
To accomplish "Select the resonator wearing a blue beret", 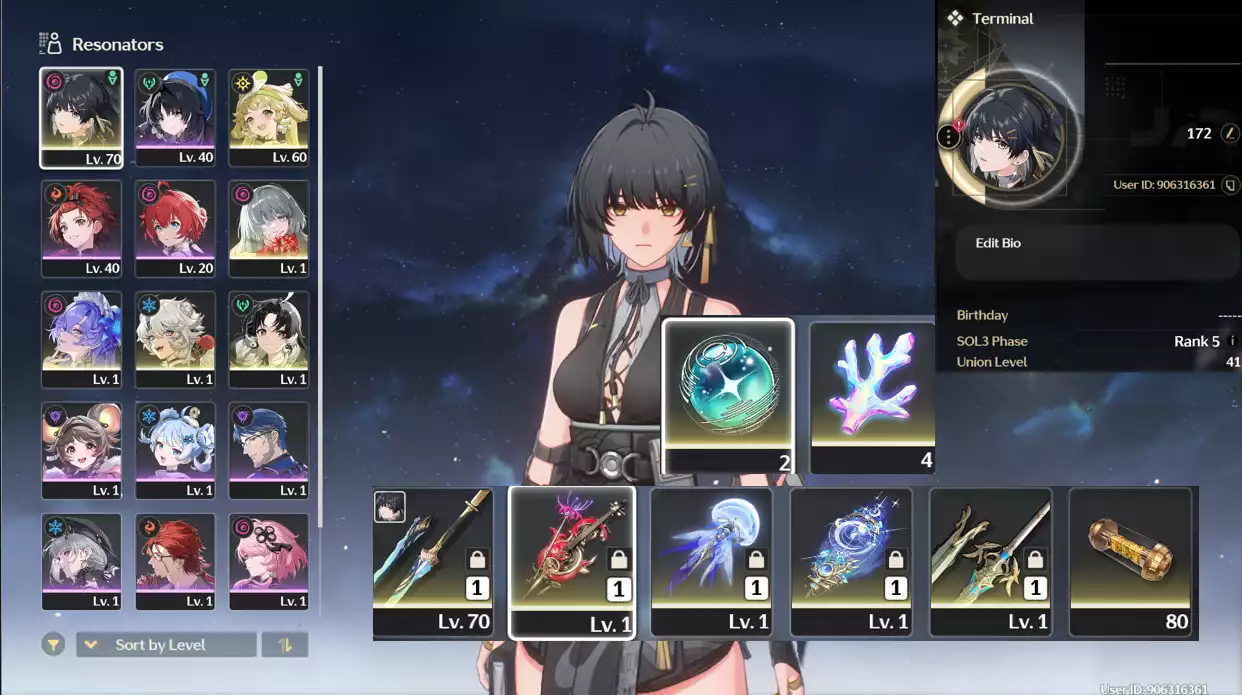I will point(175,117).
